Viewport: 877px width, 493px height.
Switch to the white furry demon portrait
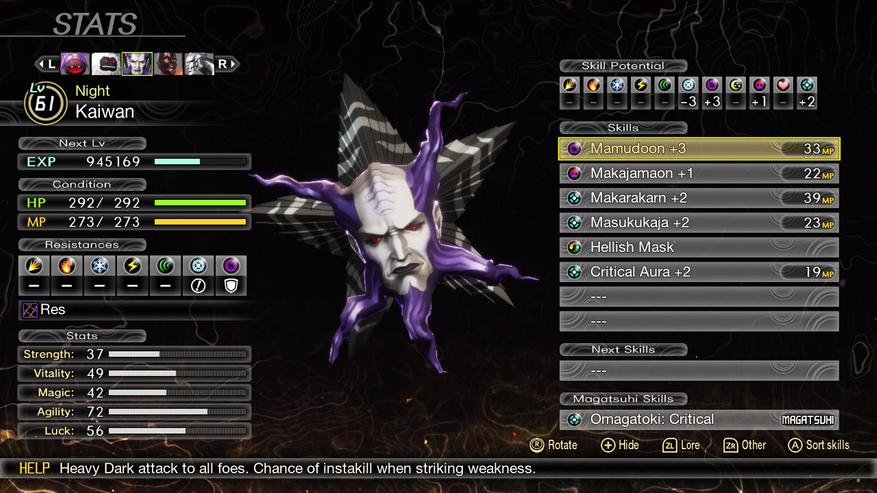[107, 64]
